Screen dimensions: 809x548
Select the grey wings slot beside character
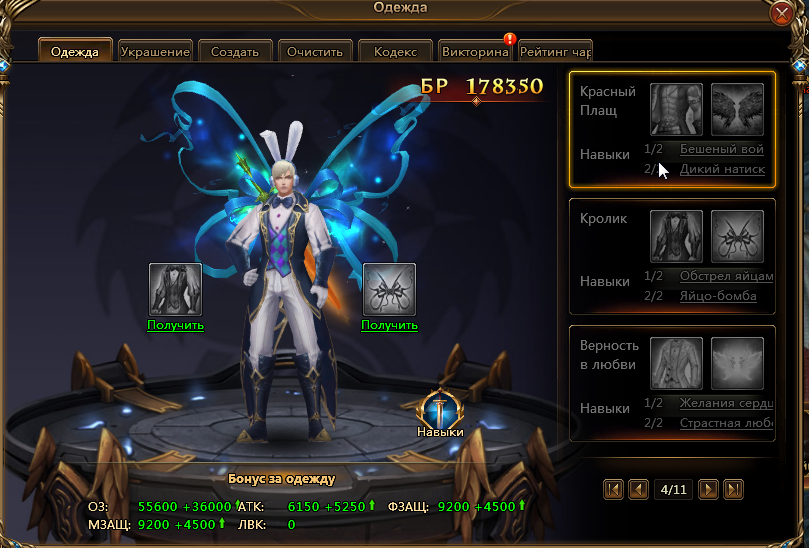(x=389, y=289)
